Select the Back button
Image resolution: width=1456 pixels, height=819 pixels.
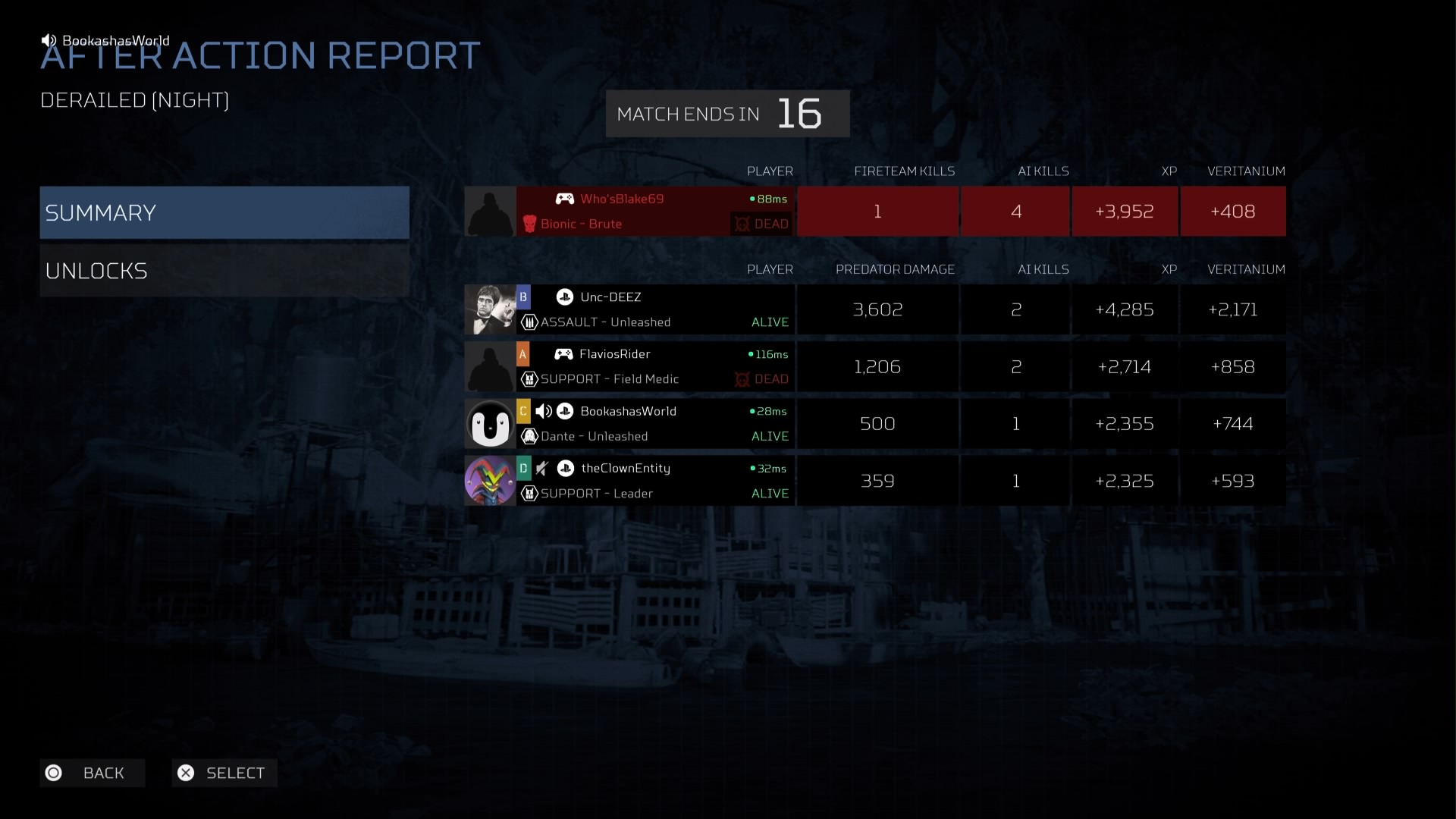point(93,773)
